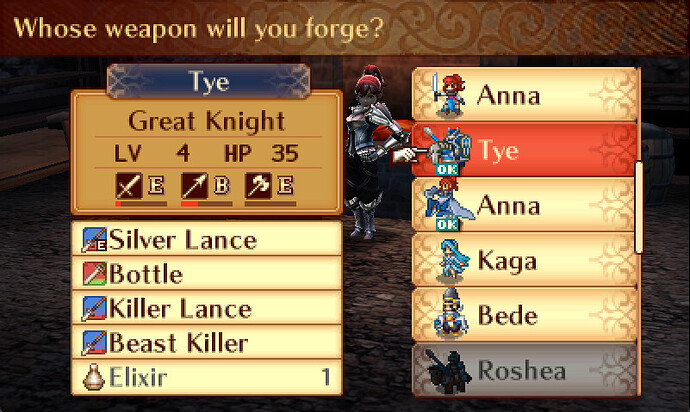Select the greyed-out Roshea entry
The width and height of the screenshot is (690, 412).
coord(525,370)
